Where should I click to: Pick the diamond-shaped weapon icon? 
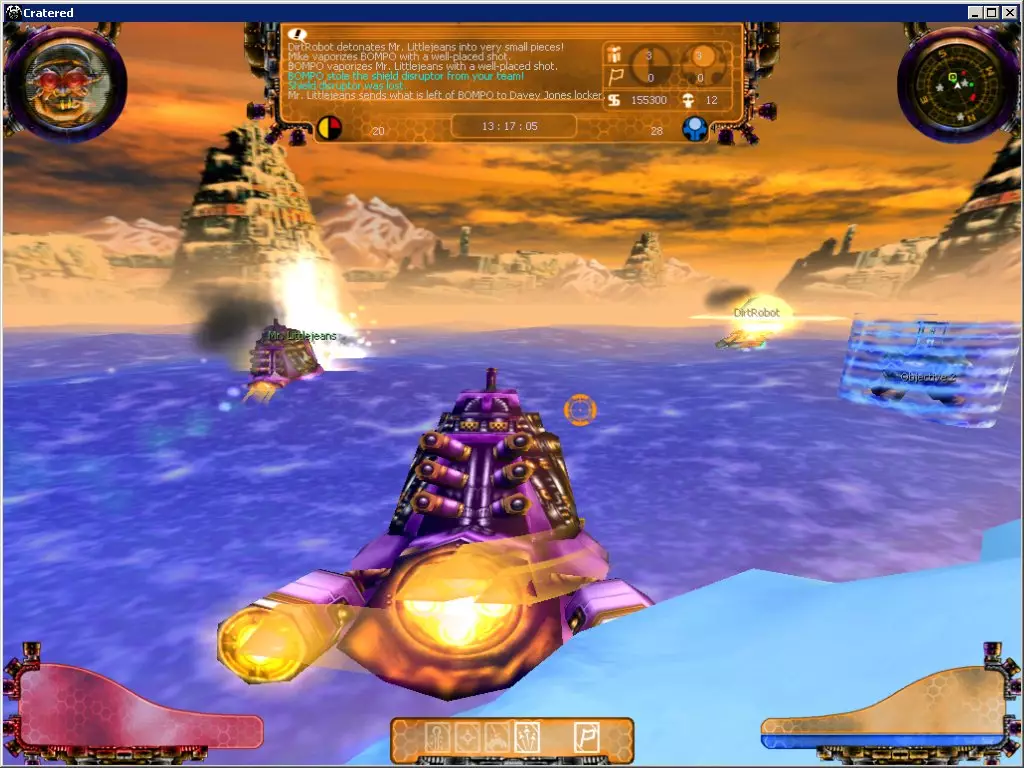click(467, 739)
